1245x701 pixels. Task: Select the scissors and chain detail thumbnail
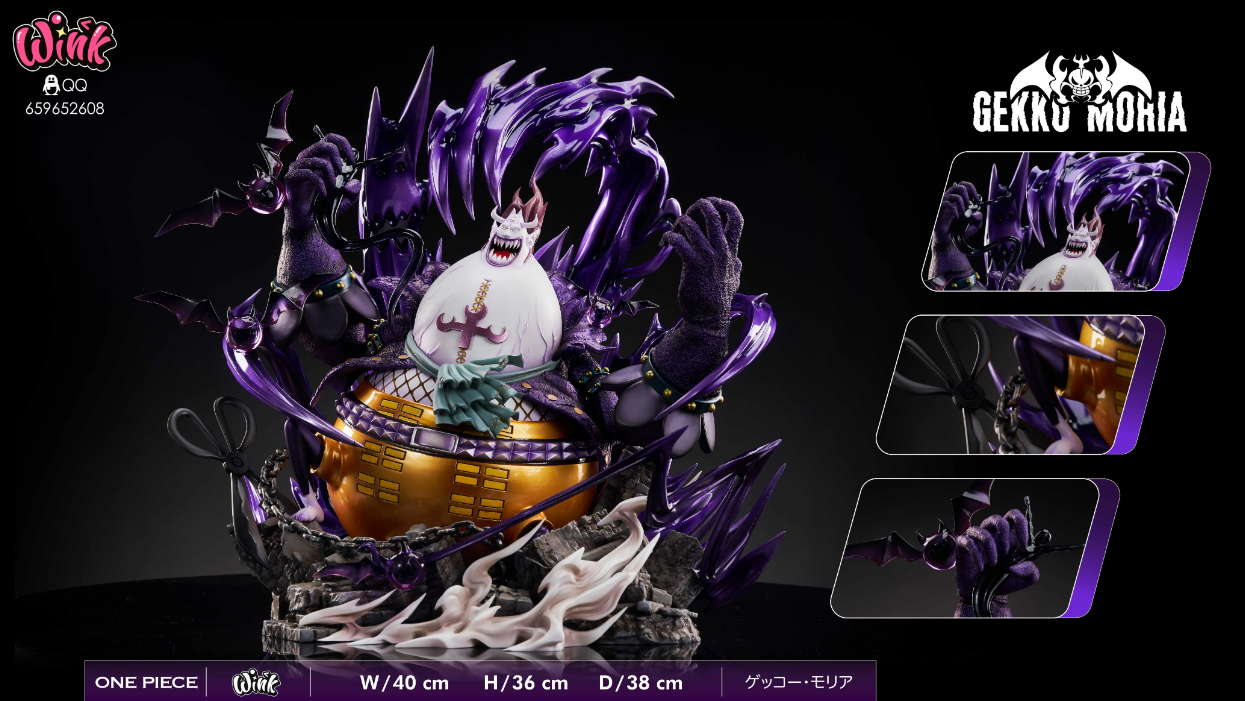[1013, 385]
